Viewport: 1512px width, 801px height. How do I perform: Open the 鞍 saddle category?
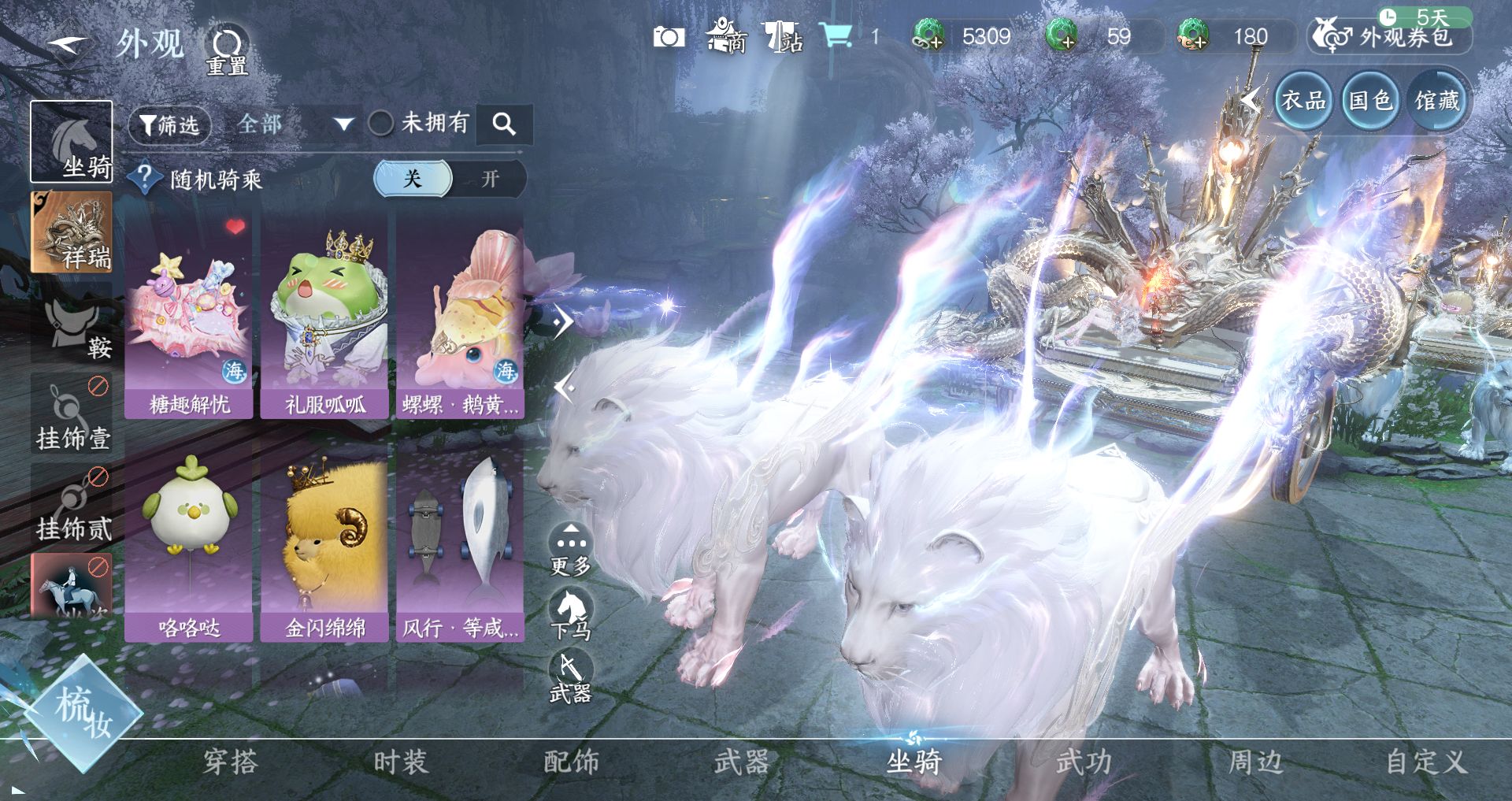click(72, 324)
